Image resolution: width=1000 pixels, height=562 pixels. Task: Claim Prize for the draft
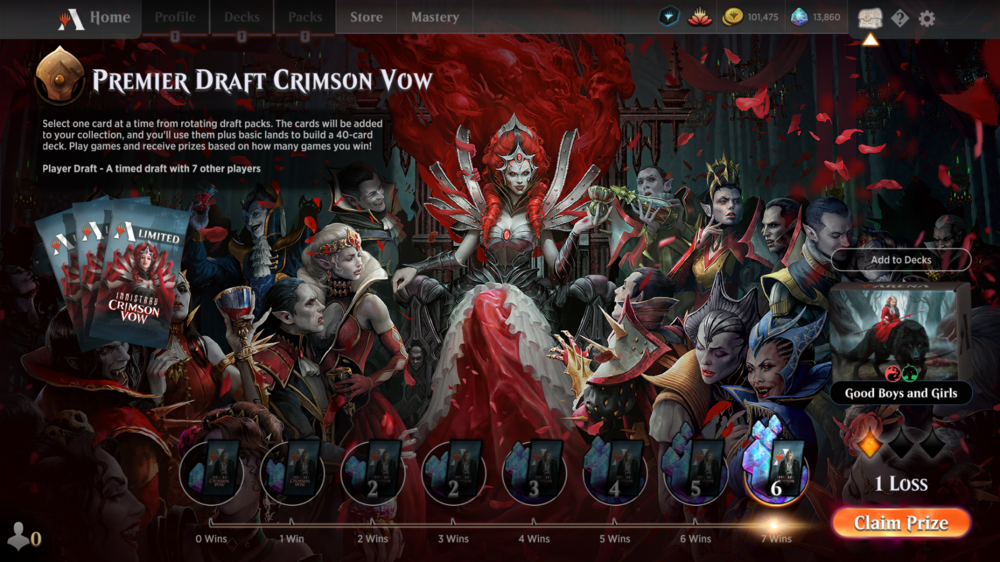tap(901, 523)
